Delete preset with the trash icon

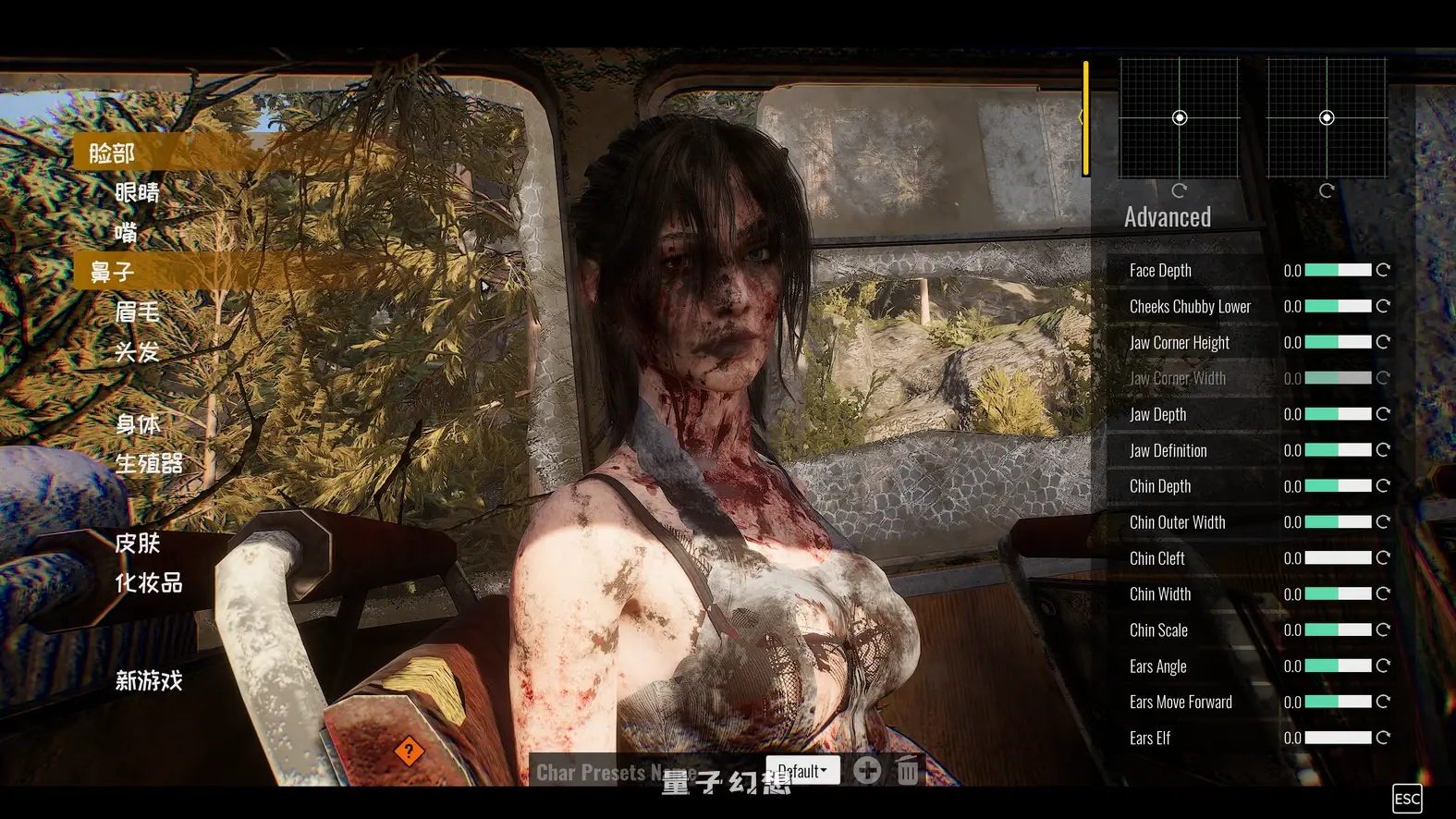tap(908, 770)
